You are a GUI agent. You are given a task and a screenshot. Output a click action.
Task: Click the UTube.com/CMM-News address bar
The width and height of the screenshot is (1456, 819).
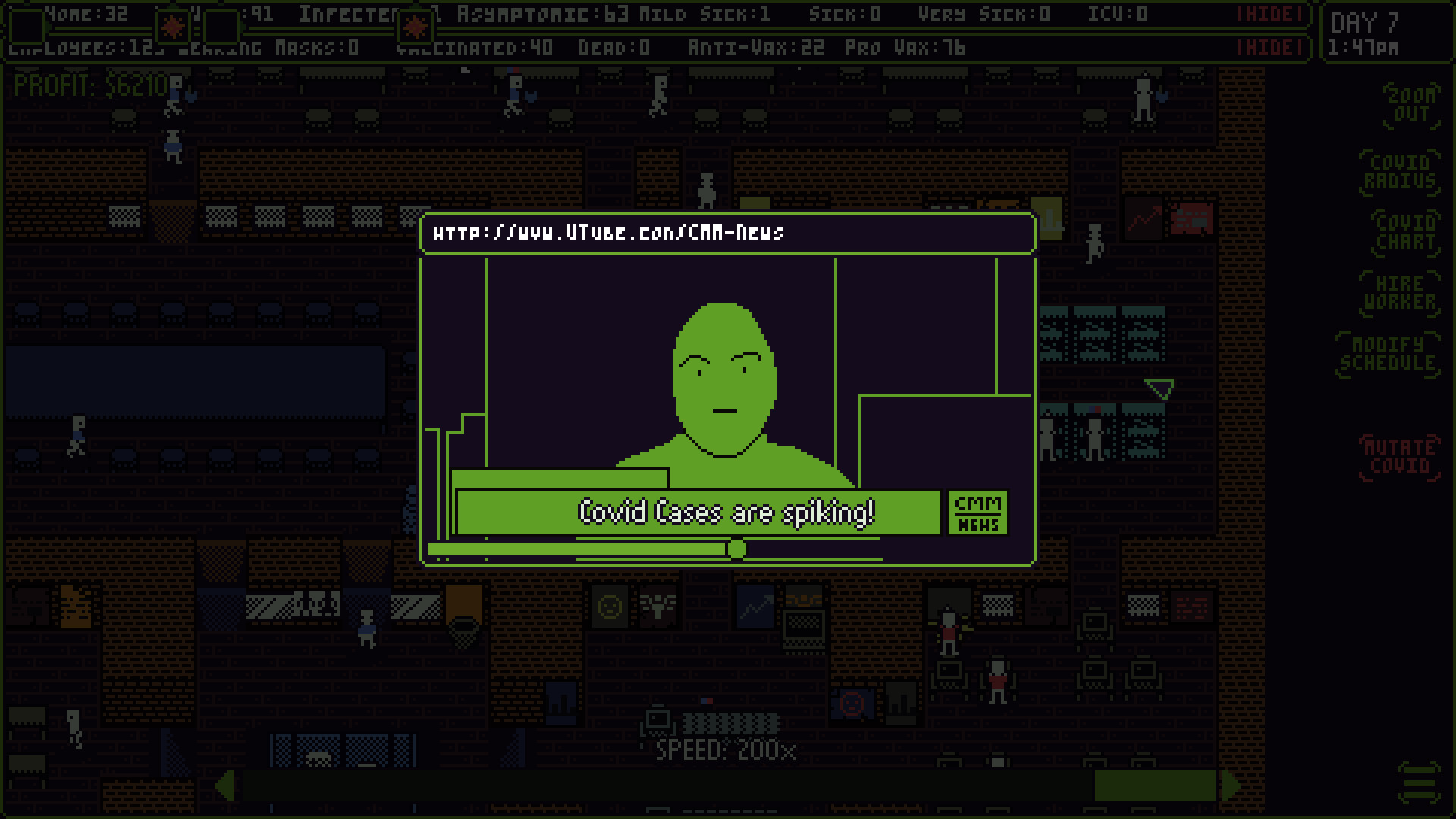pos(728,232)
